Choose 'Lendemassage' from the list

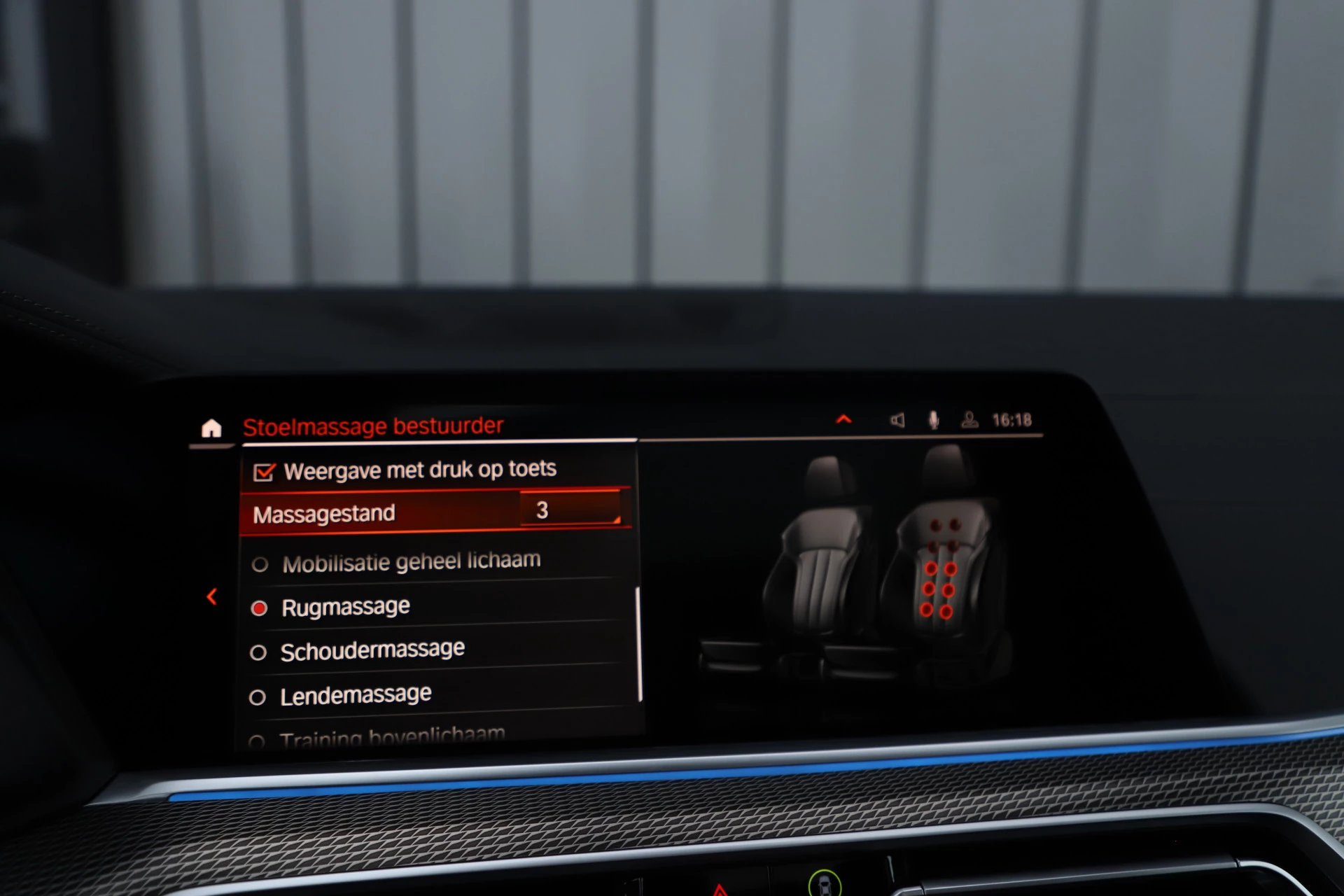[355, 693]
